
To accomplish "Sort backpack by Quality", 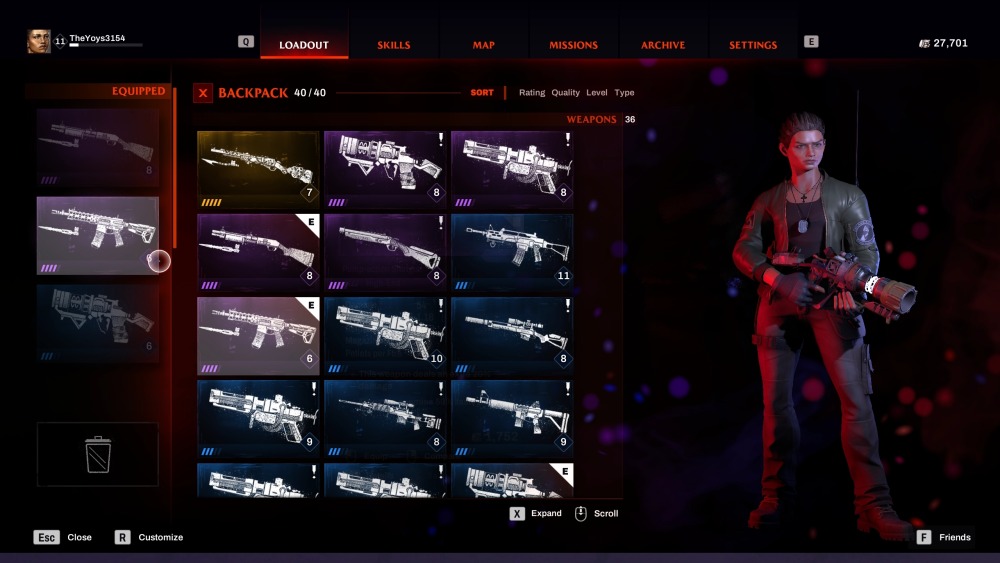I will (565, 93).
